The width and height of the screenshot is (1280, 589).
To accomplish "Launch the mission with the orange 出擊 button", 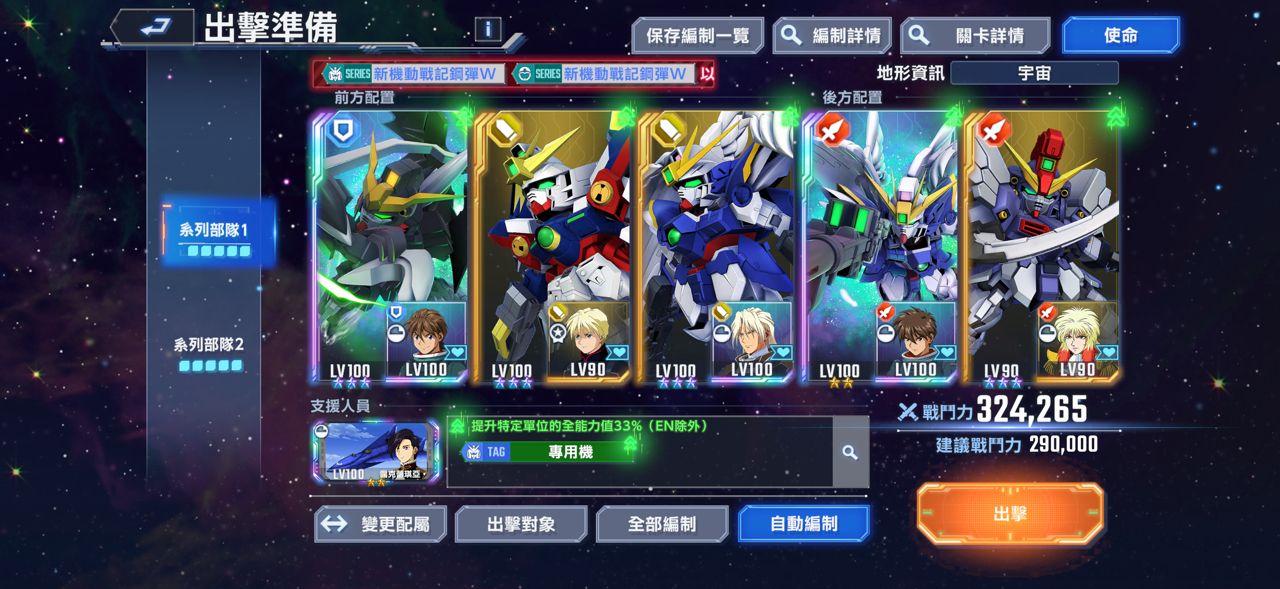I will tap(1010, 514).
